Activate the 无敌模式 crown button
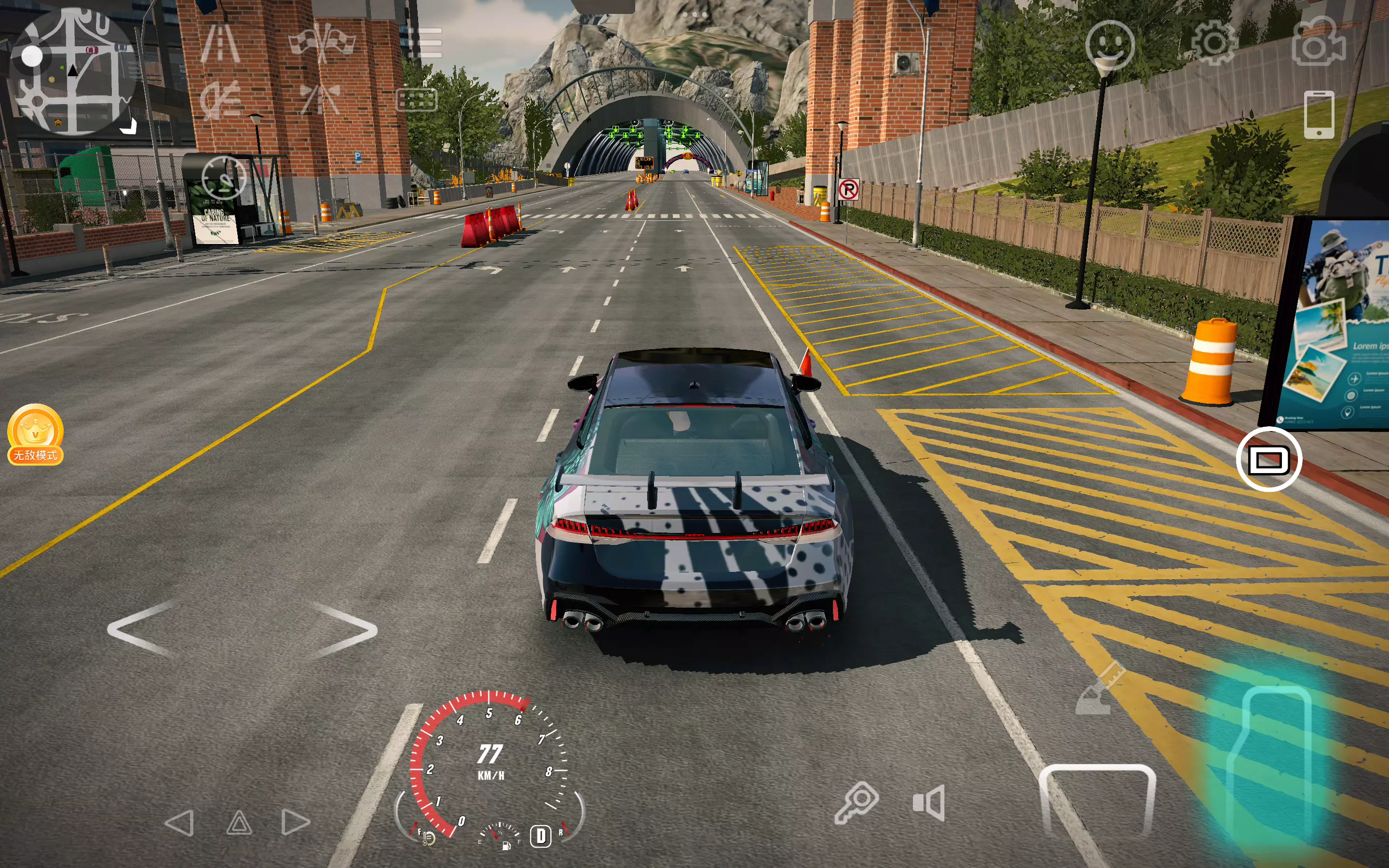1389x868 pixels. coord(35,434)
